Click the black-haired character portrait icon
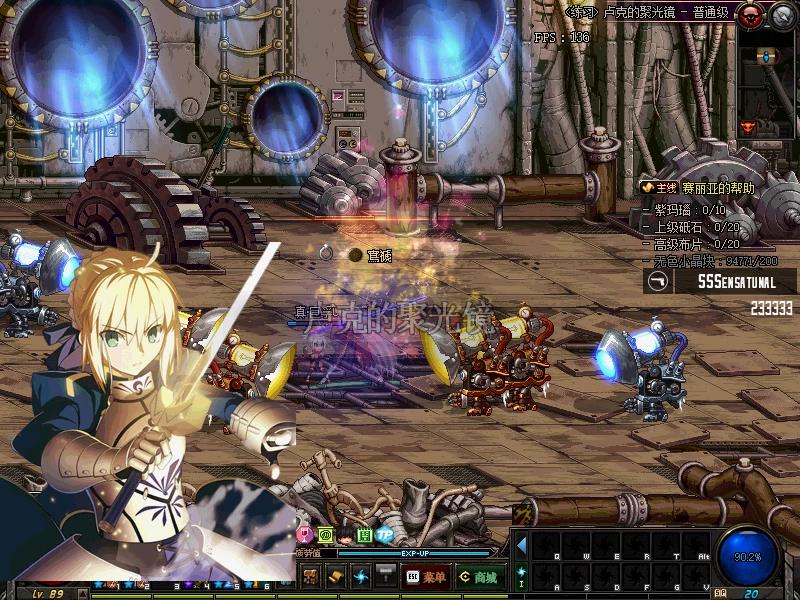The image size is (800, 600). pos(344,536)
